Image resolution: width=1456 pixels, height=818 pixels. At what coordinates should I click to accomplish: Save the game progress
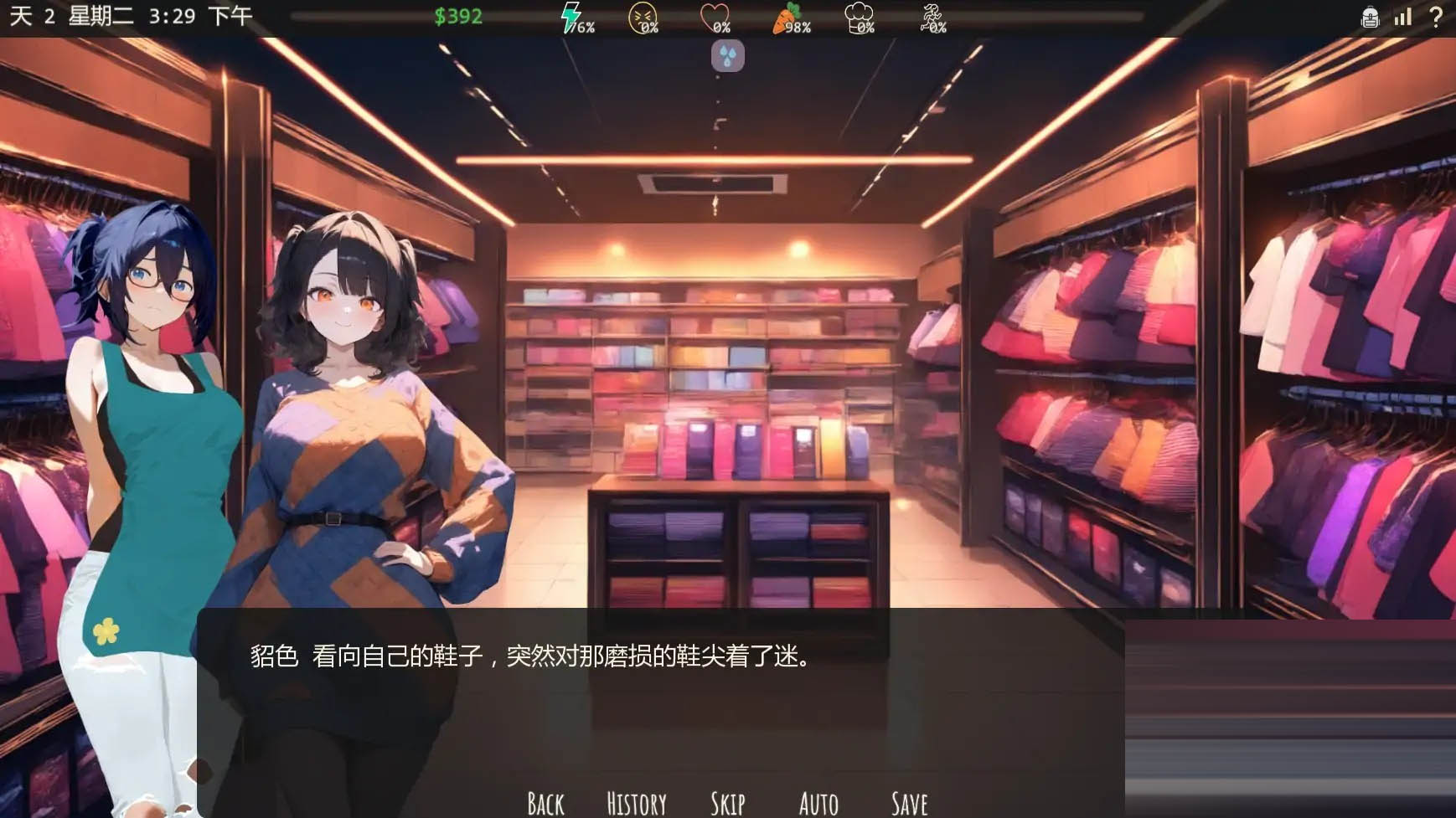click(909, 802)
